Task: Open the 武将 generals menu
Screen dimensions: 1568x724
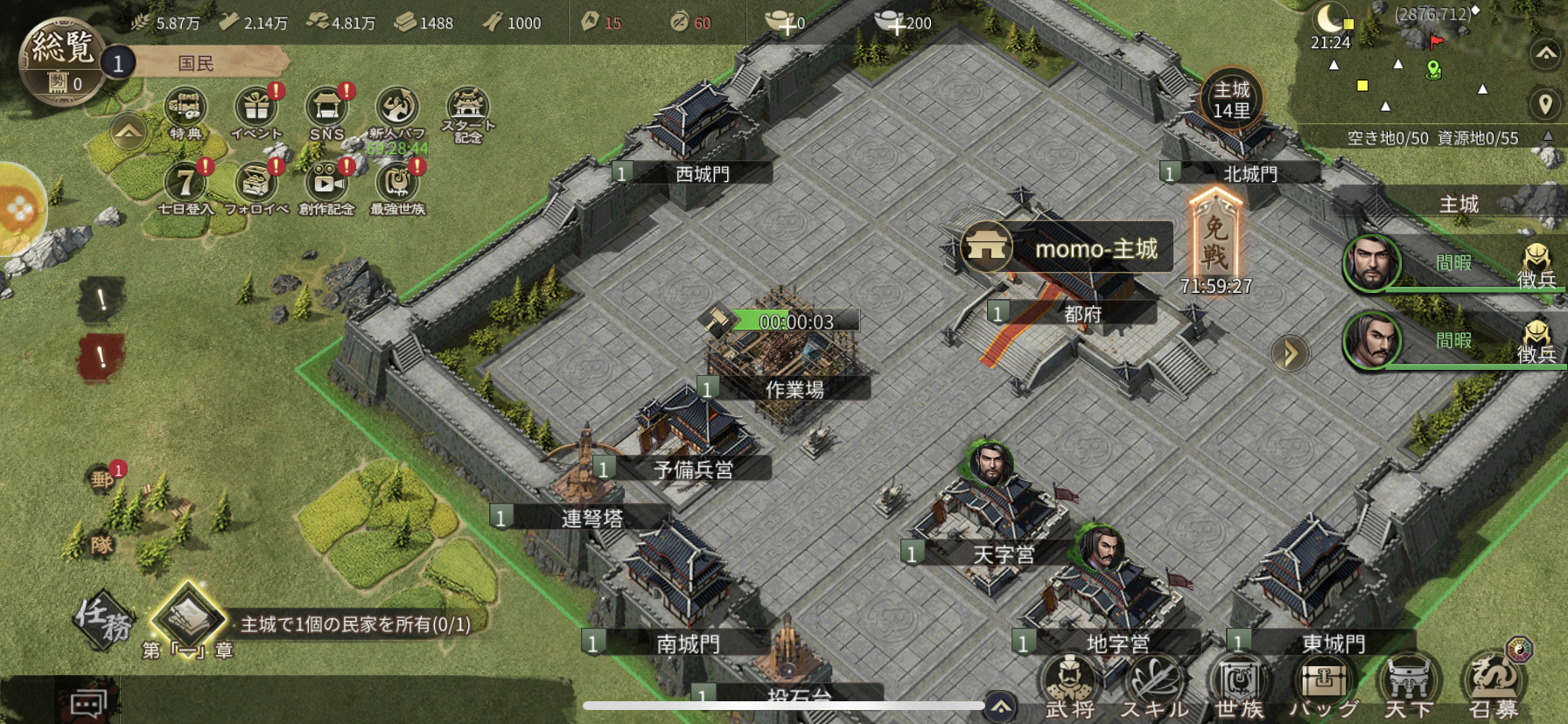Action: (1069, 687)
